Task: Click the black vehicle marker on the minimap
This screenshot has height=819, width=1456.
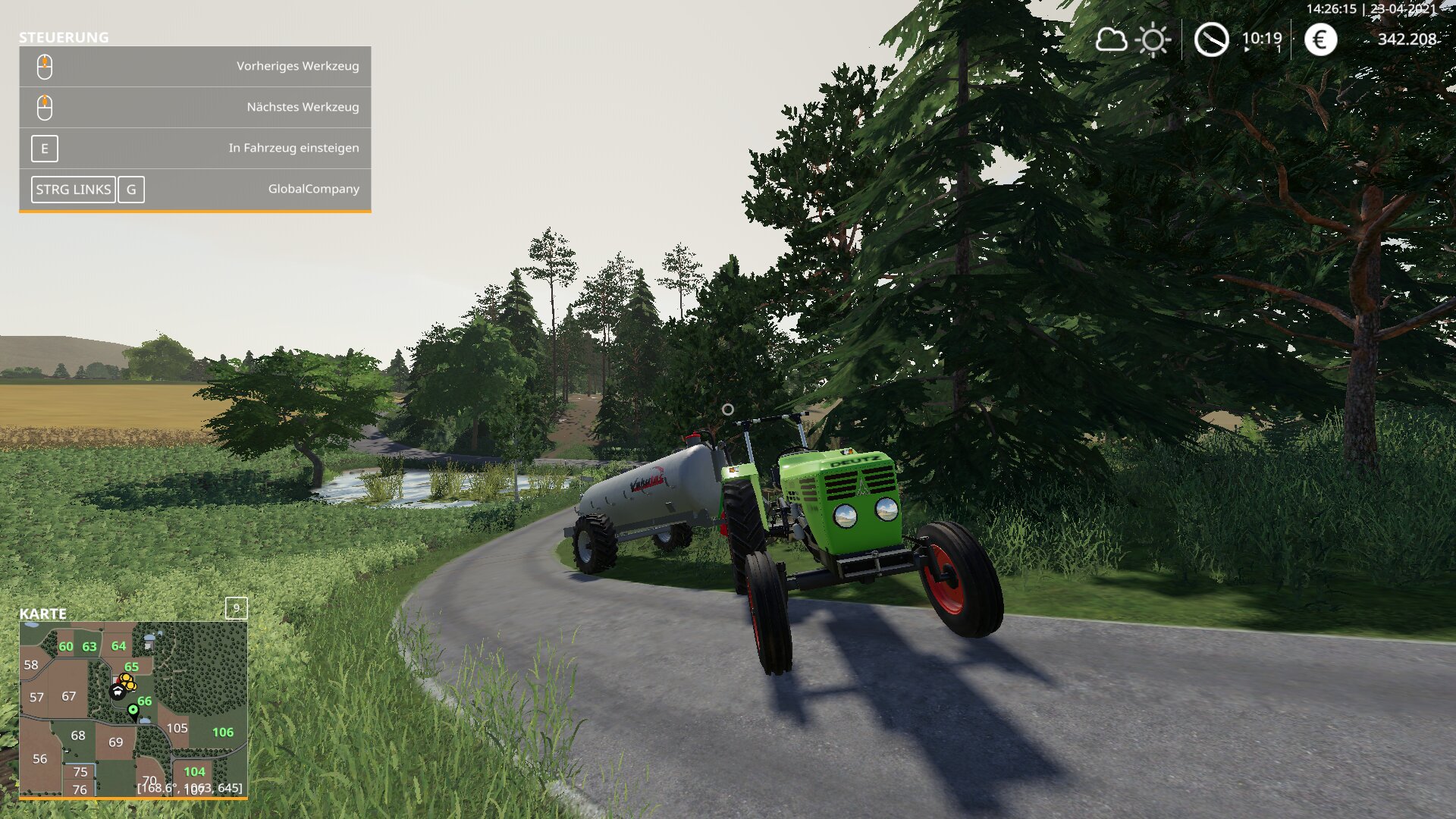Action: [x=117, y=691]
